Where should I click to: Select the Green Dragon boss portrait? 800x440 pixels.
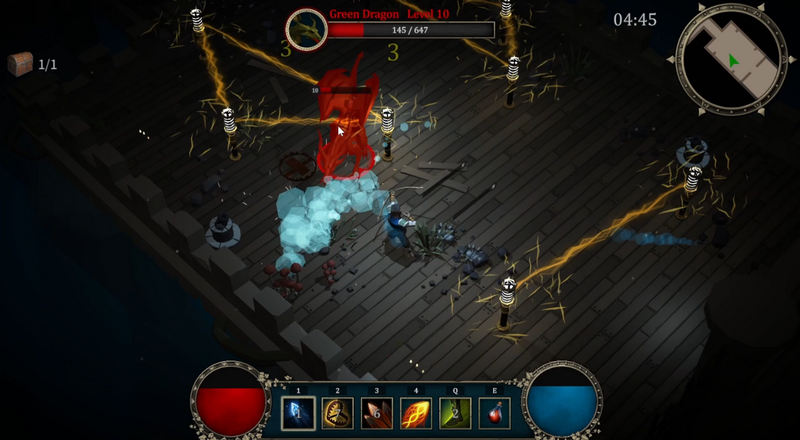click(x=305, y=29)
